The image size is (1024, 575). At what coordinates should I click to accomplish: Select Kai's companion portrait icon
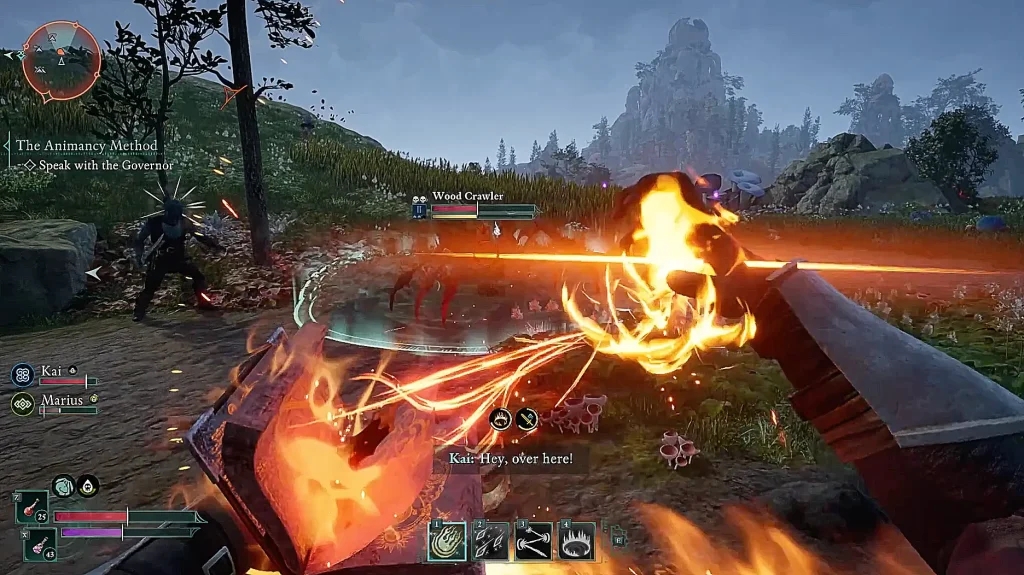click(22, 375)
